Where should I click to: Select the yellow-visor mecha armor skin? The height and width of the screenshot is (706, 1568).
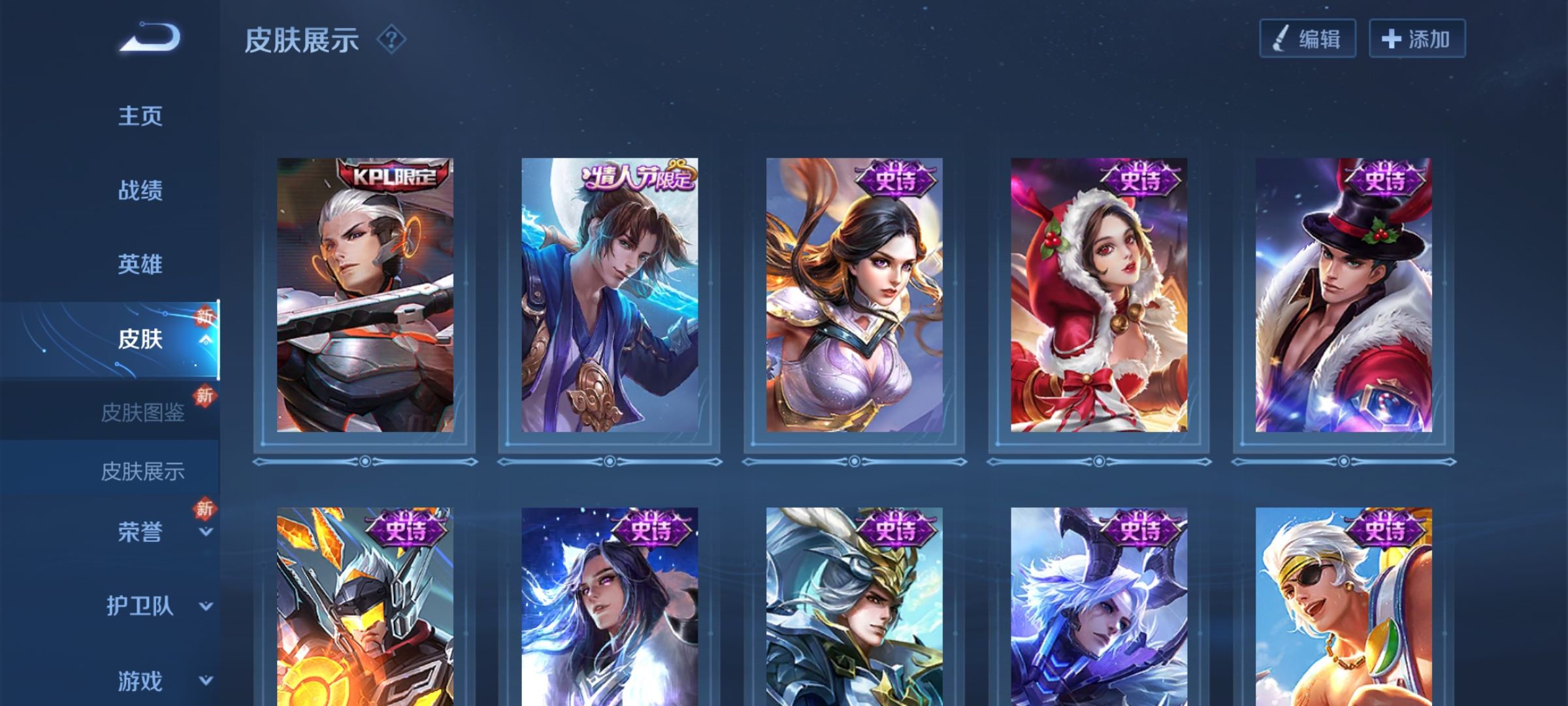click(365, 608)
